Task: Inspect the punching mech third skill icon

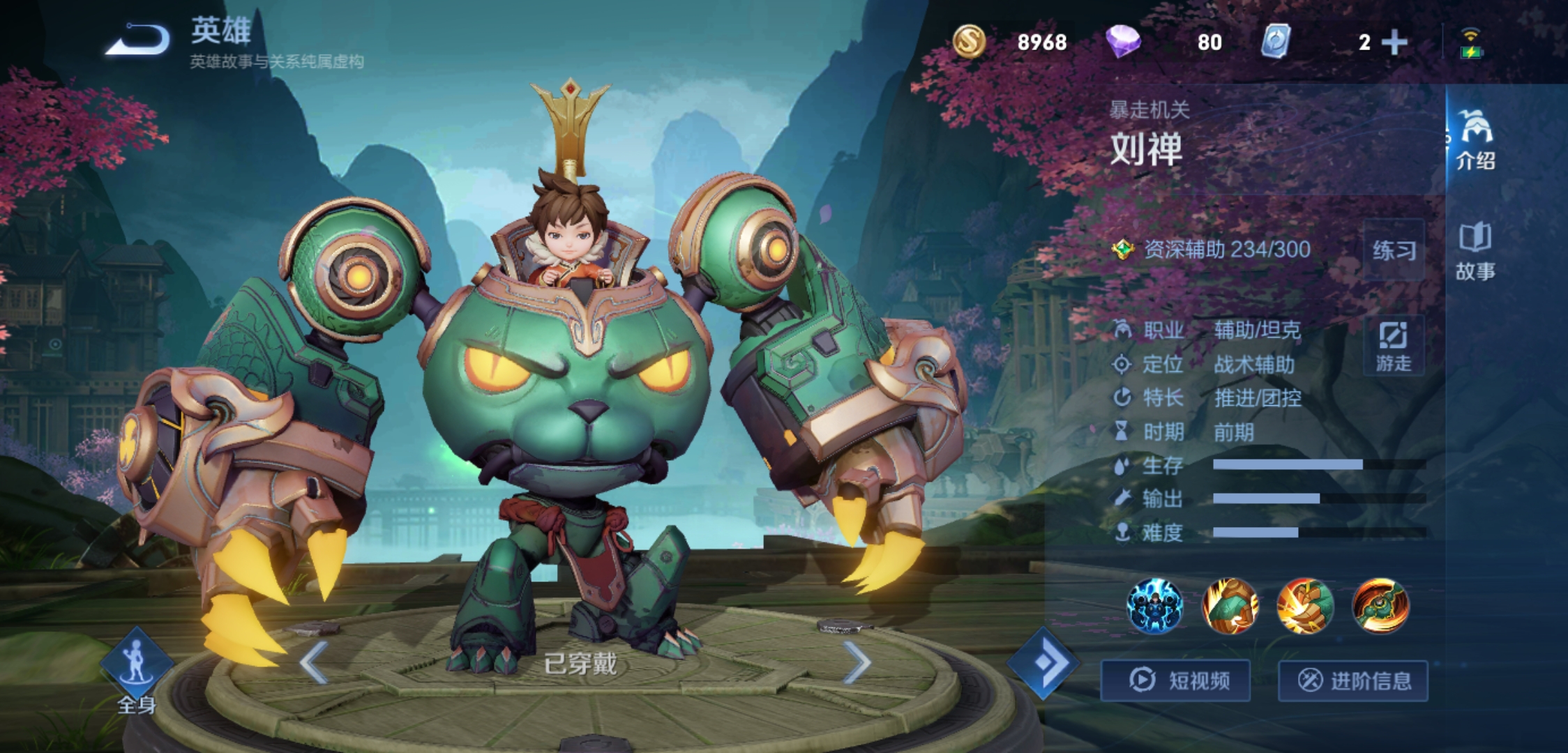Action: tap(1305, 605)
